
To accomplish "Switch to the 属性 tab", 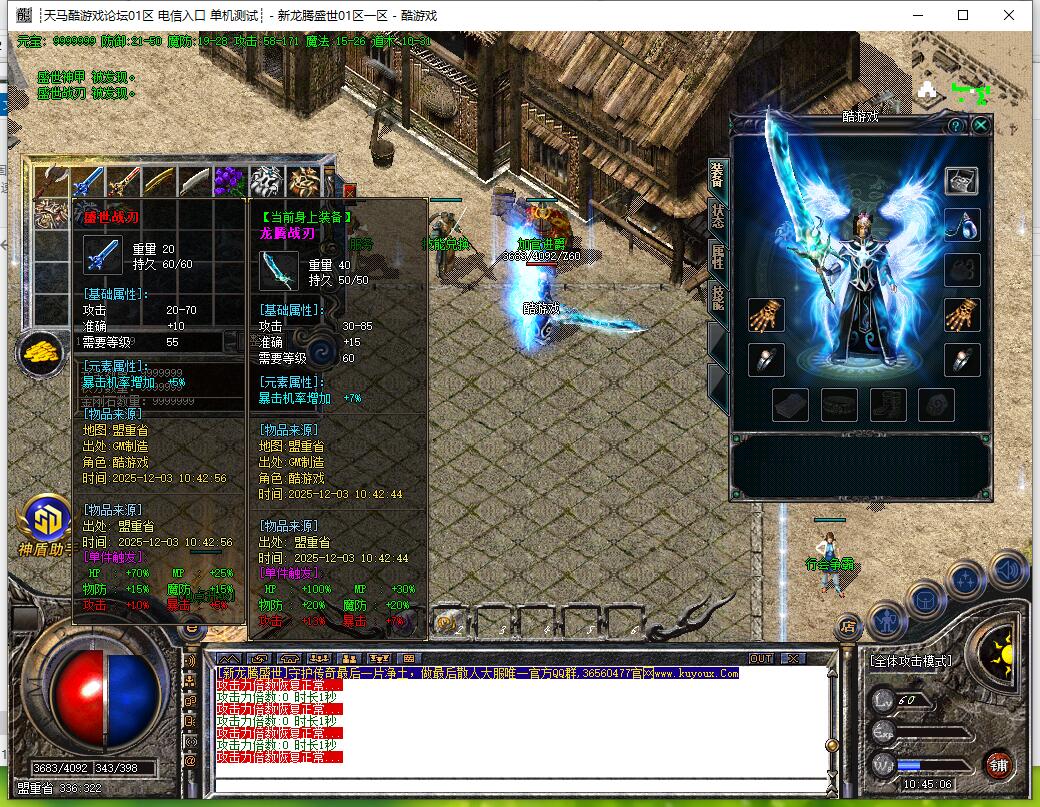I will tap(718, 256).
